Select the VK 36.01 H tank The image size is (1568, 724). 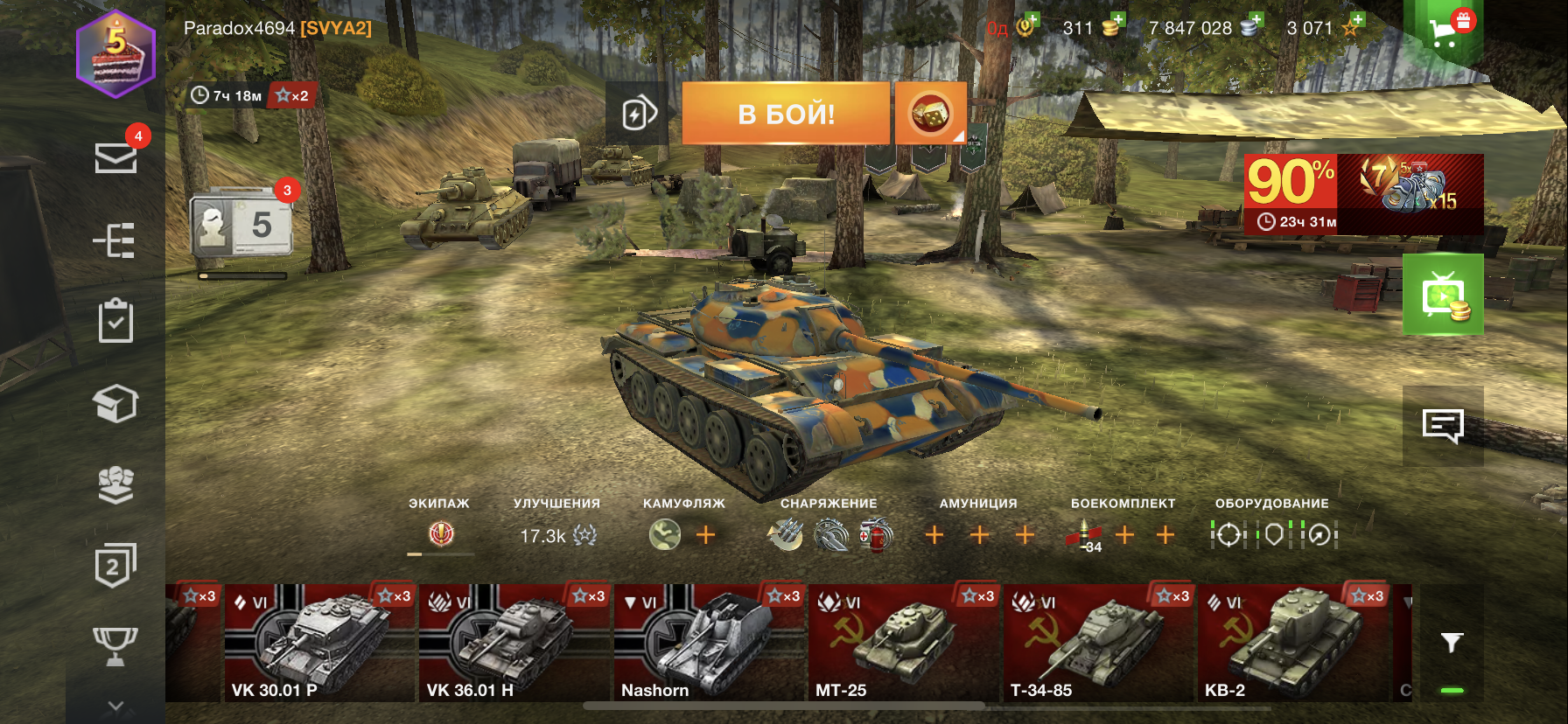pos(514,644)
